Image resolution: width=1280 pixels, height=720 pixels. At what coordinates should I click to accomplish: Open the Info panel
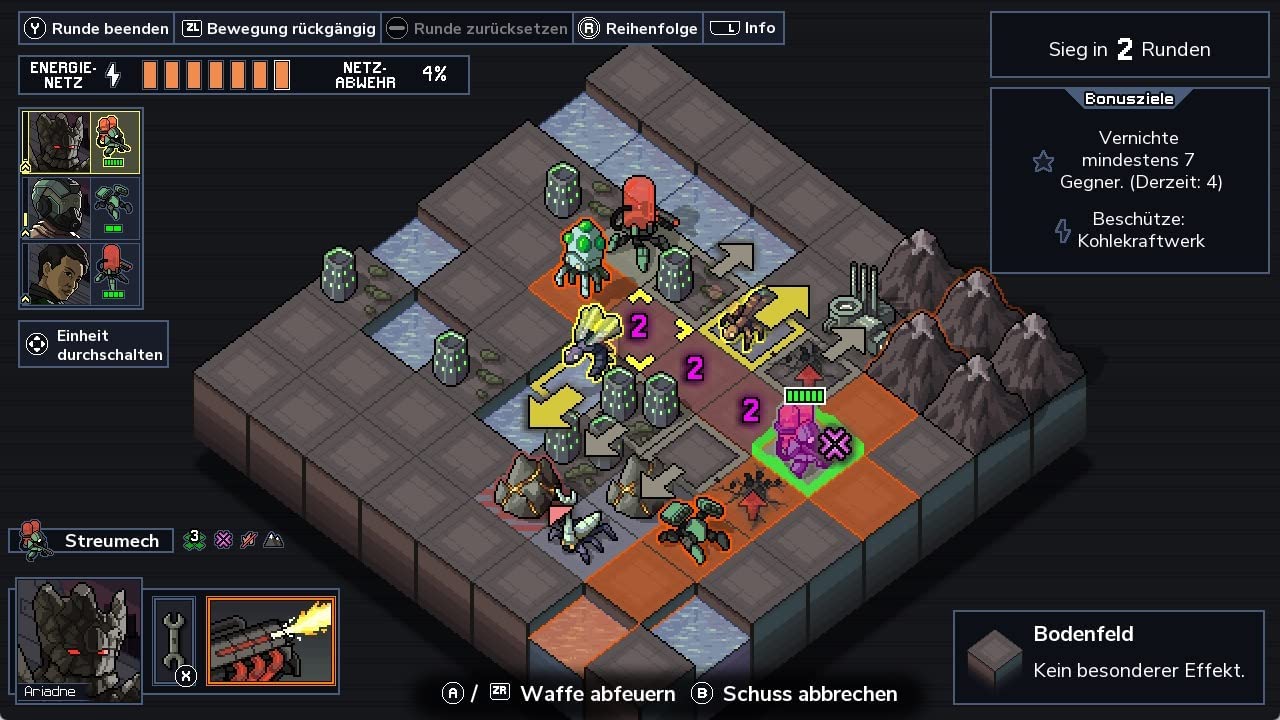[744, 28]
